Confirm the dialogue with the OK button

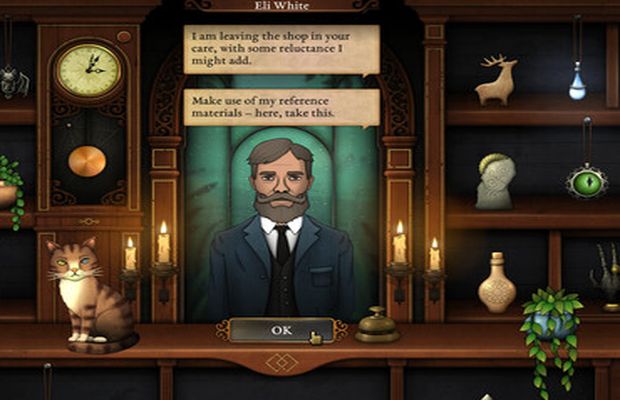(280, 330)
